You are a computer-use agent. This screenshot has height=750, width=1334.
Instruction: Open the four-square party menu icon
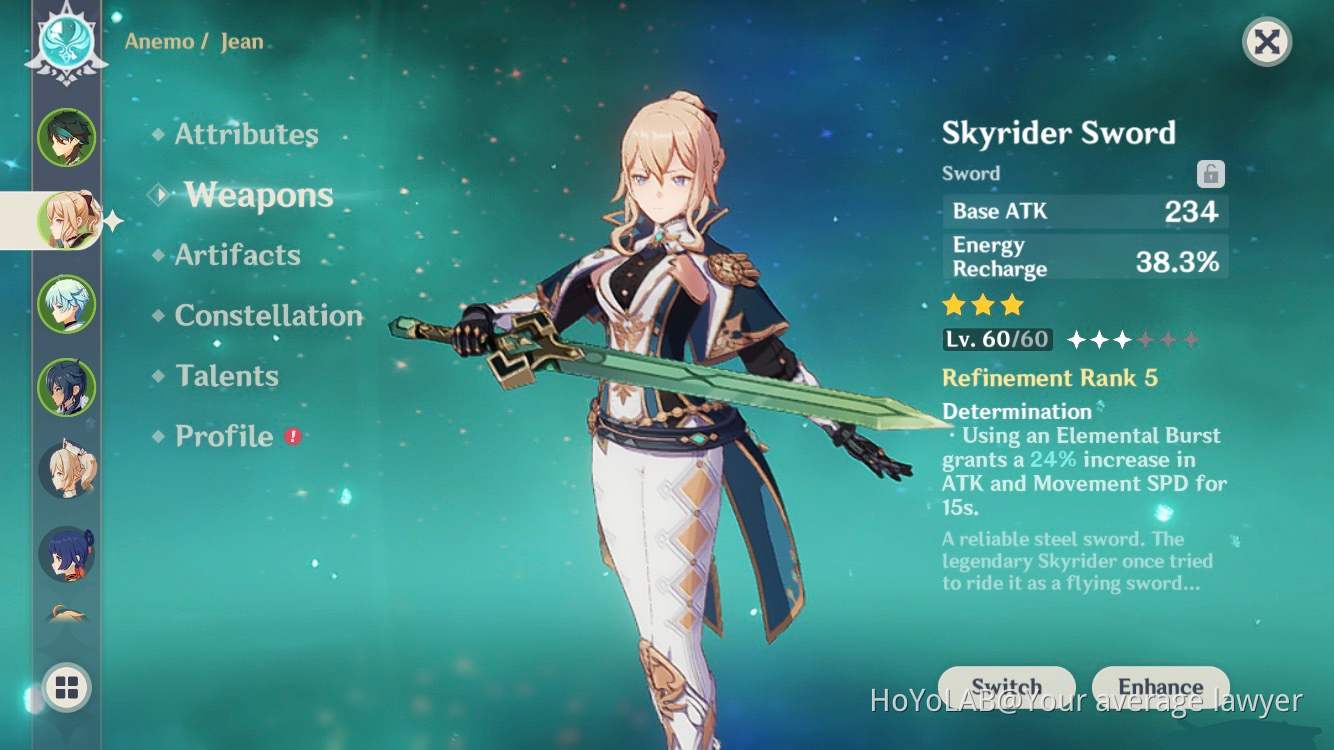(x=66, y=688)
